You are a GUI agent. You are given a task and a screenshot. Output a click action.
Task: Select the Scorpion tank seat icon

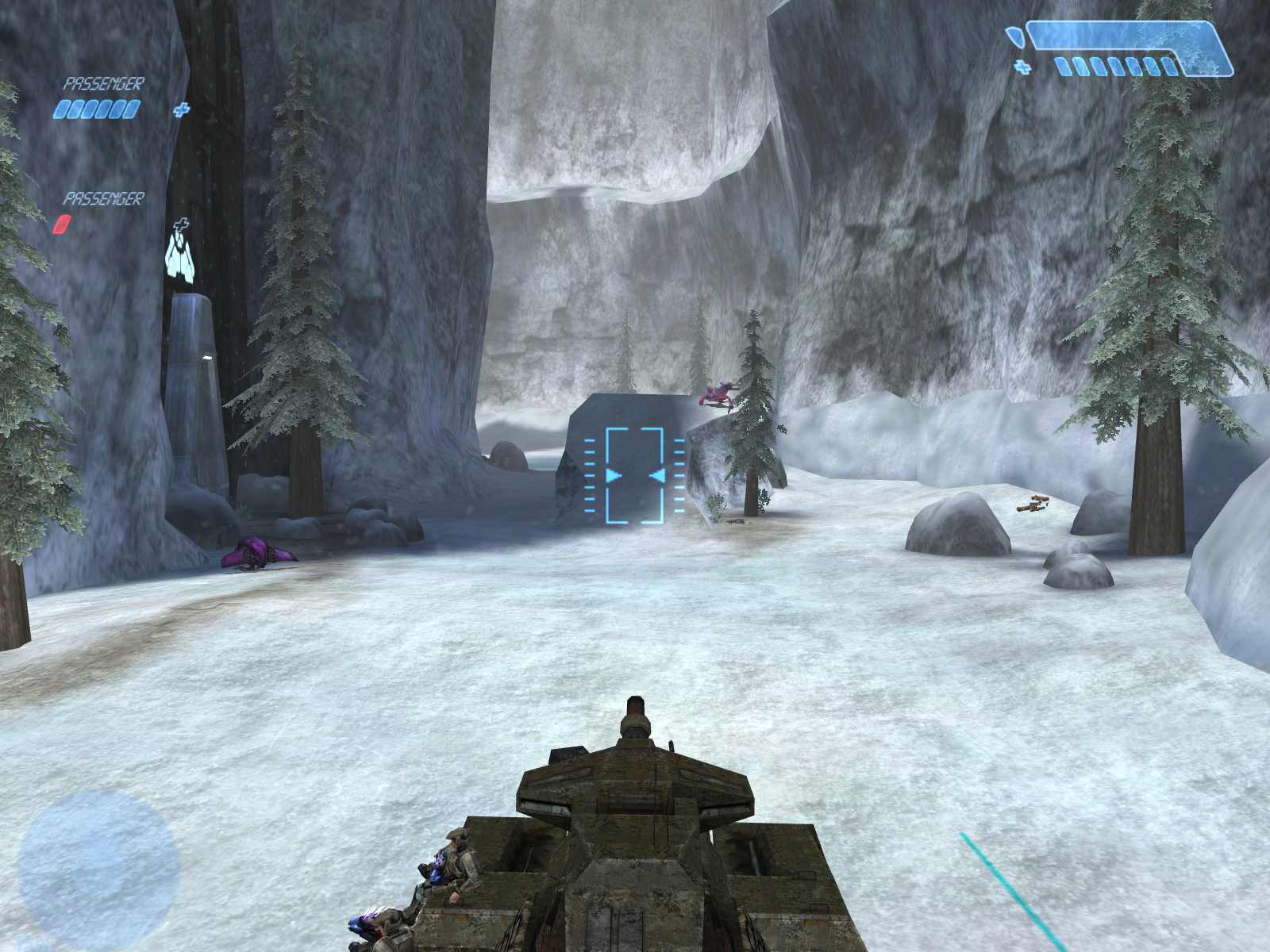click(180, 255)
